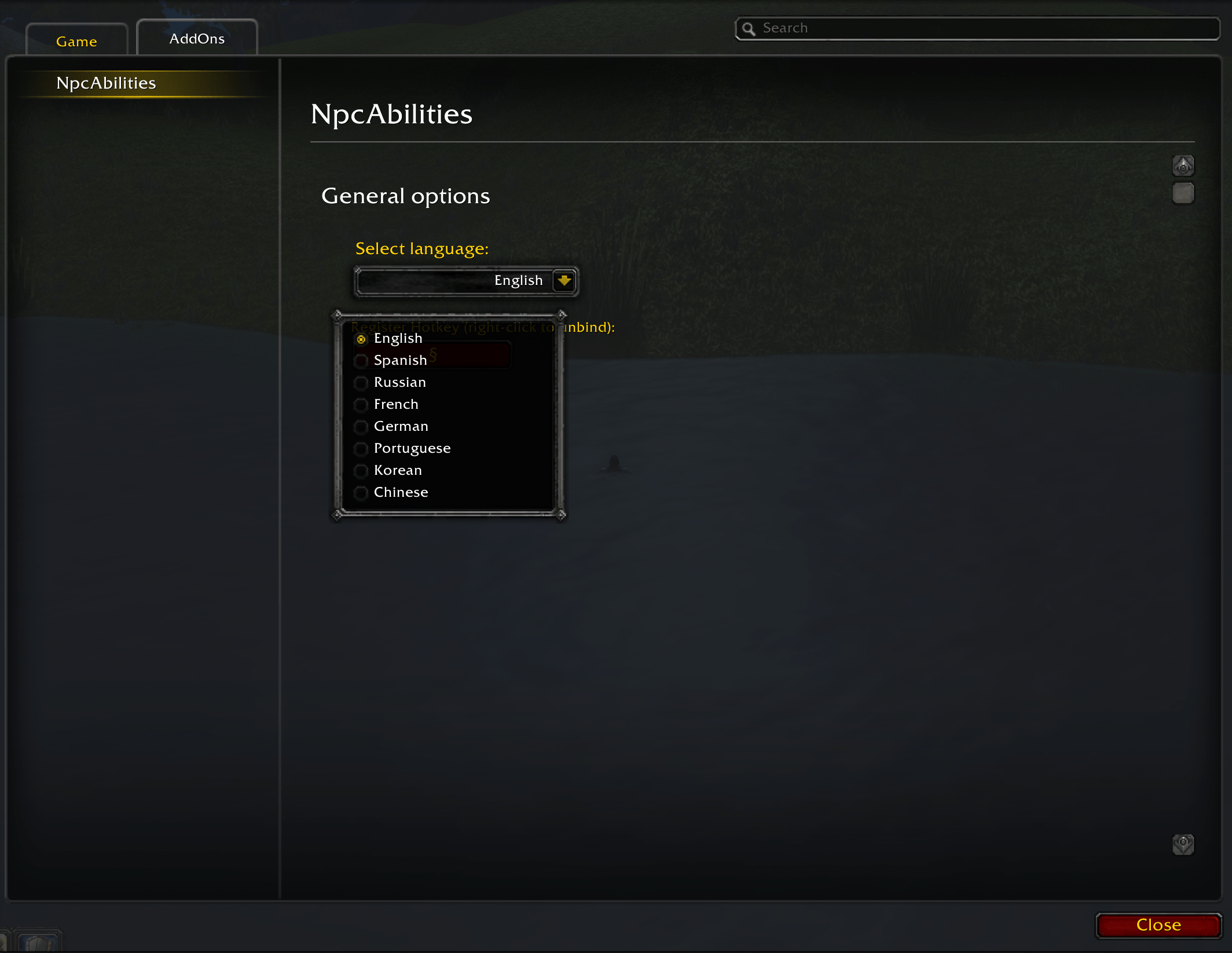Select the German language radio button
1232x953 pixels.
tap(362, 427)
